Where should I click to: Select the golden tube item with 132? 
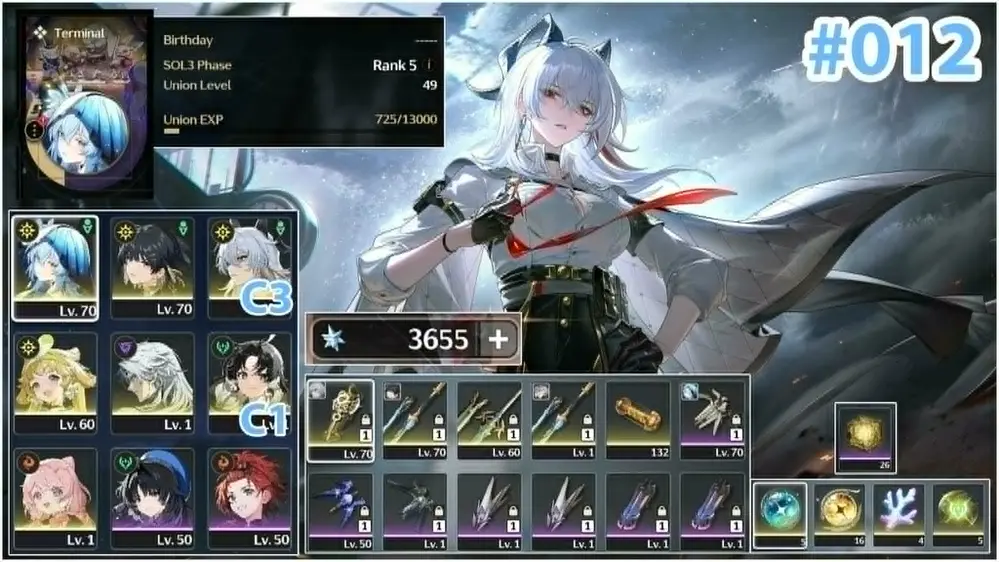pyautogui.click(x=638, y=419)
